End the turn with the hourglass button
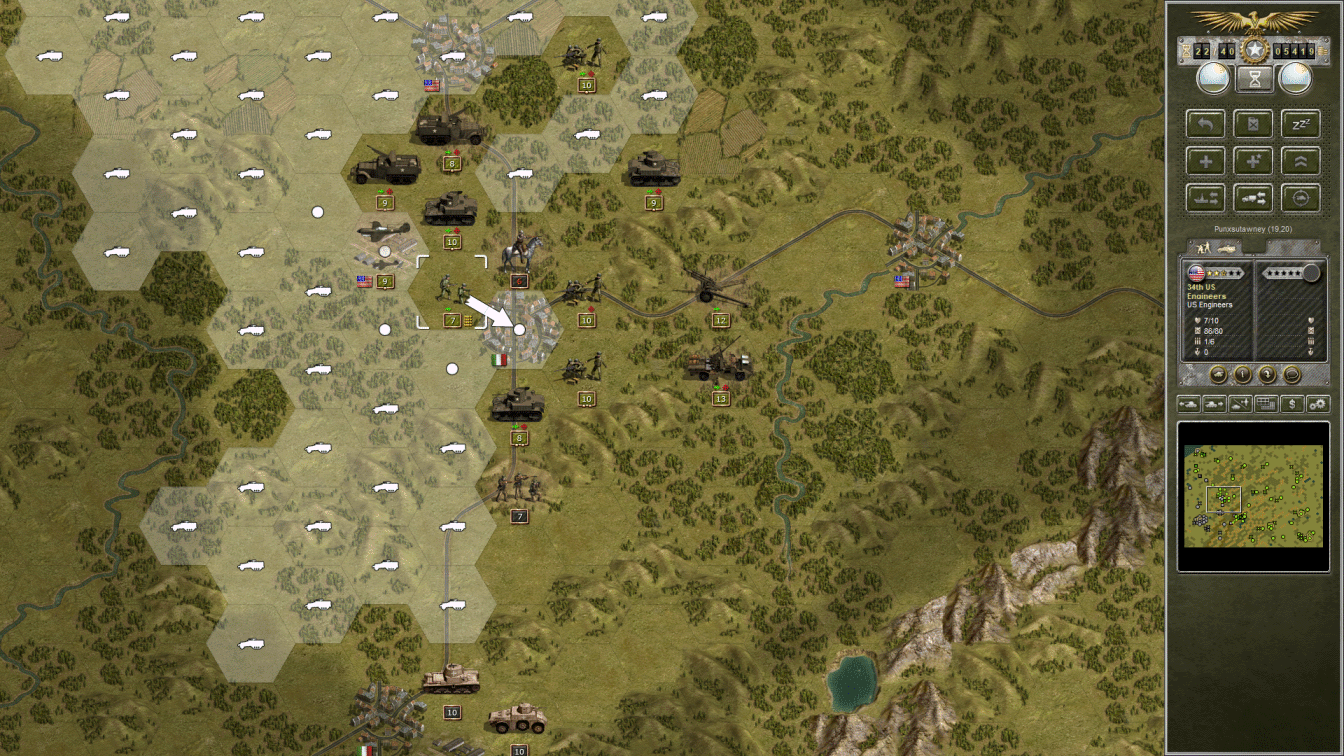 1254,78
